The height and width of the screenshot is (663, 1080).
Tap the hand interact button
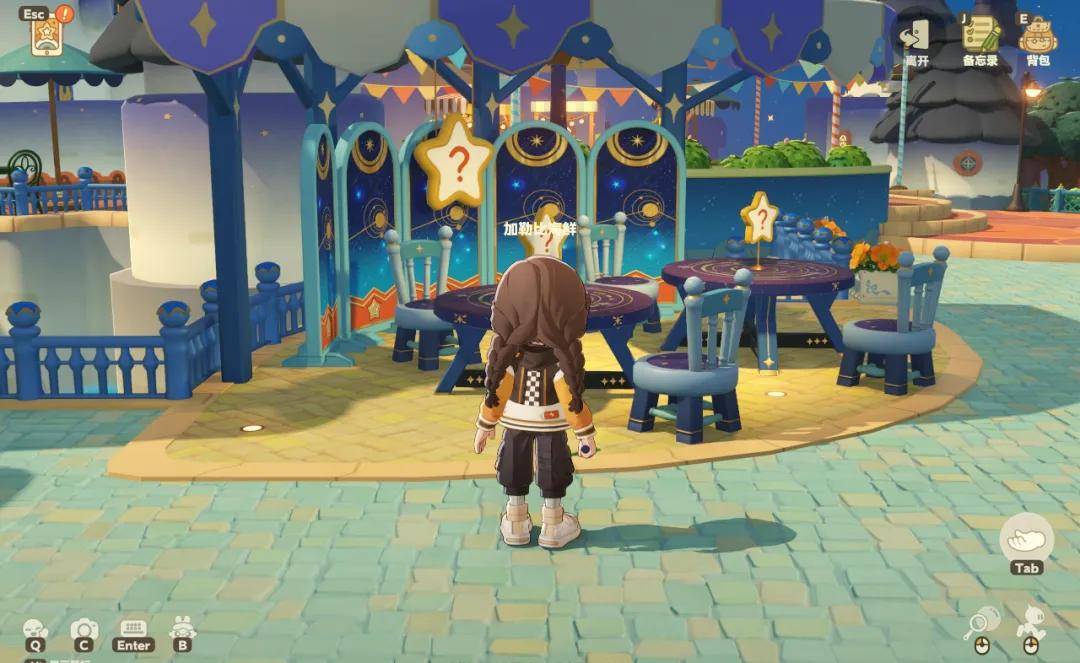pos(1027,540)
